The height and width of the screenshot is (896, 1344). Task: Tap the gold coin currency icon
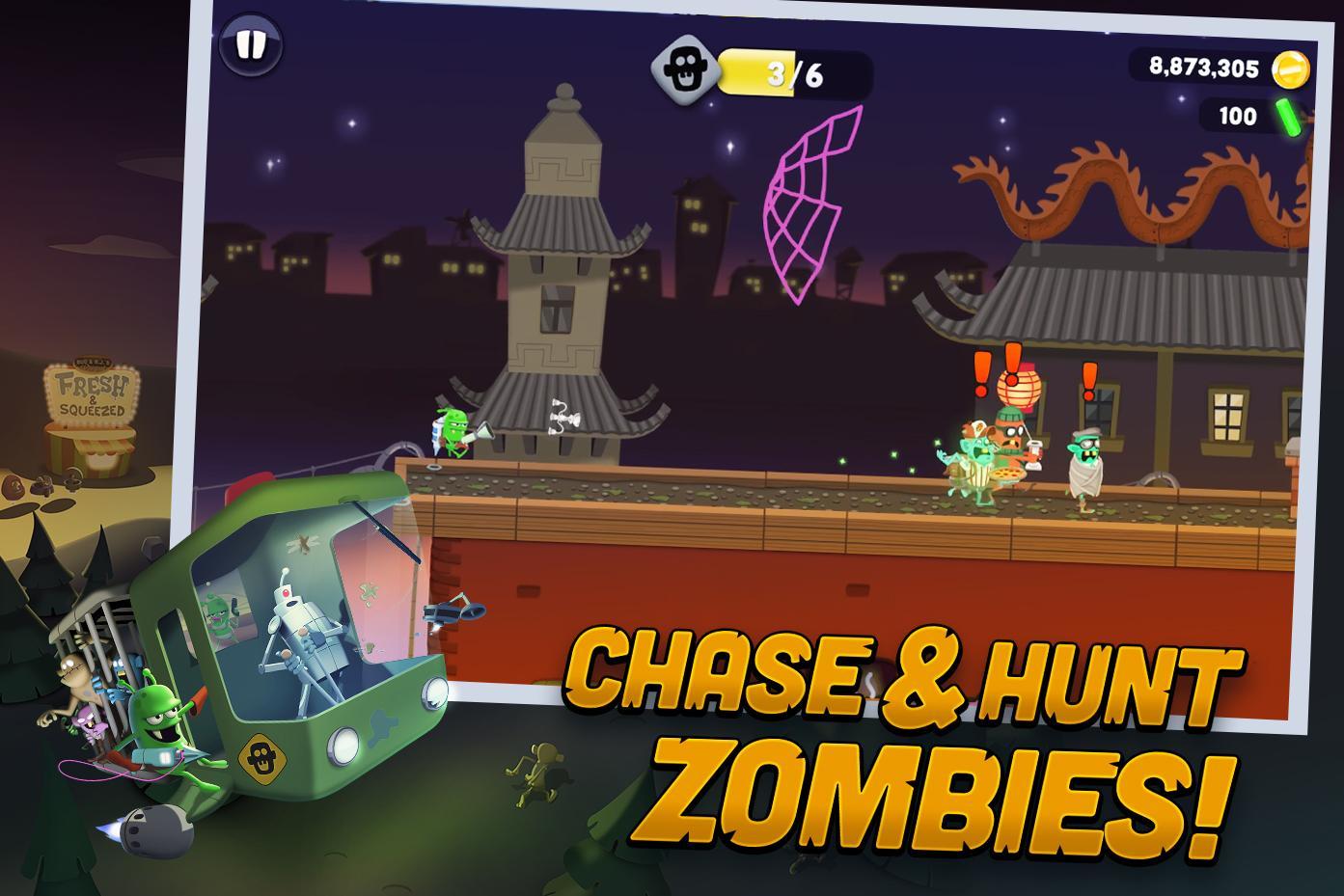click(x=1293, y=68)
